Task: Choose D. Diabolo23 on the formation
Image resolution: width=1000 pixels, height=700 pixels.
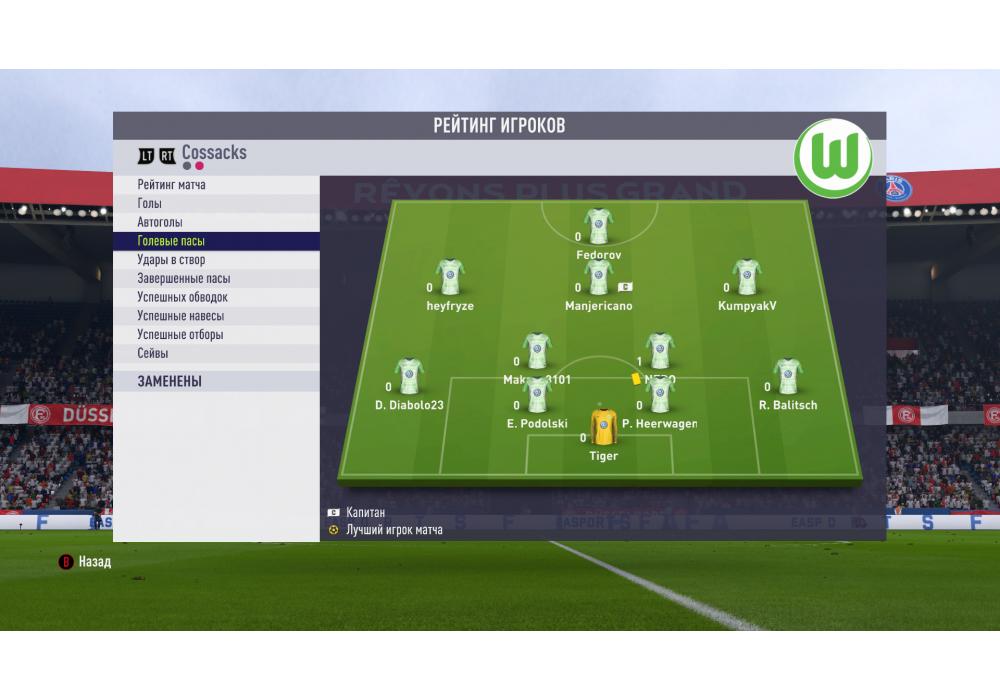Action: tap(409, 376)
